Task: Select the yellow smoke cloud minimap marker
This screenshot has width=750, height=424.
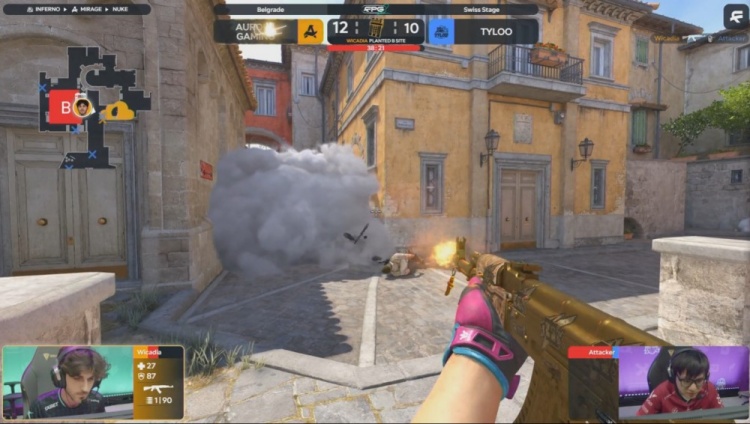Action: pyautogui.click(x=119, y=110)
